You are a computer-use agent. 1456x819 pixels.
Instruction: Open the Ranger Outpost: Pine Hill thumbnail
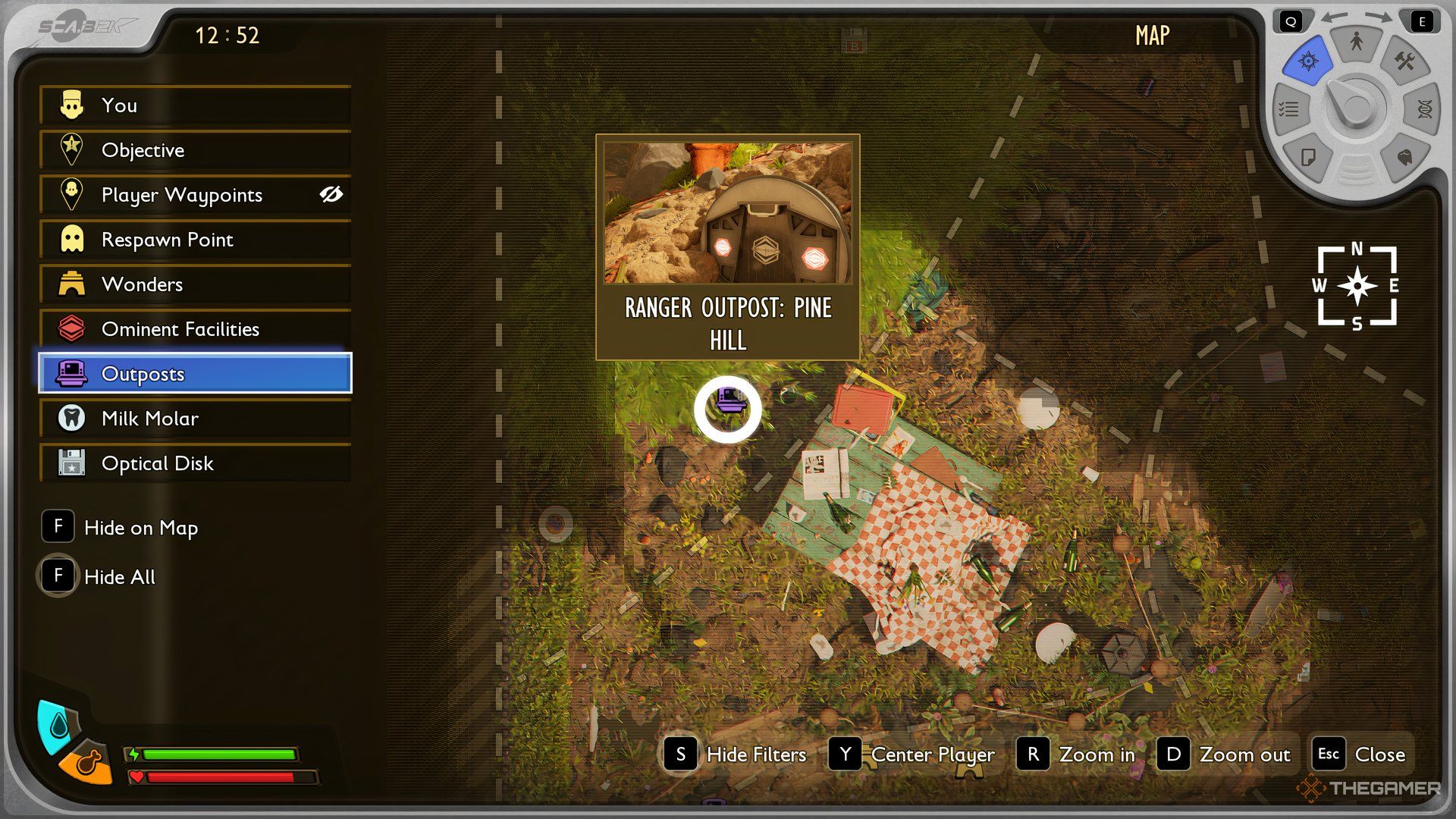pos(728,213)
